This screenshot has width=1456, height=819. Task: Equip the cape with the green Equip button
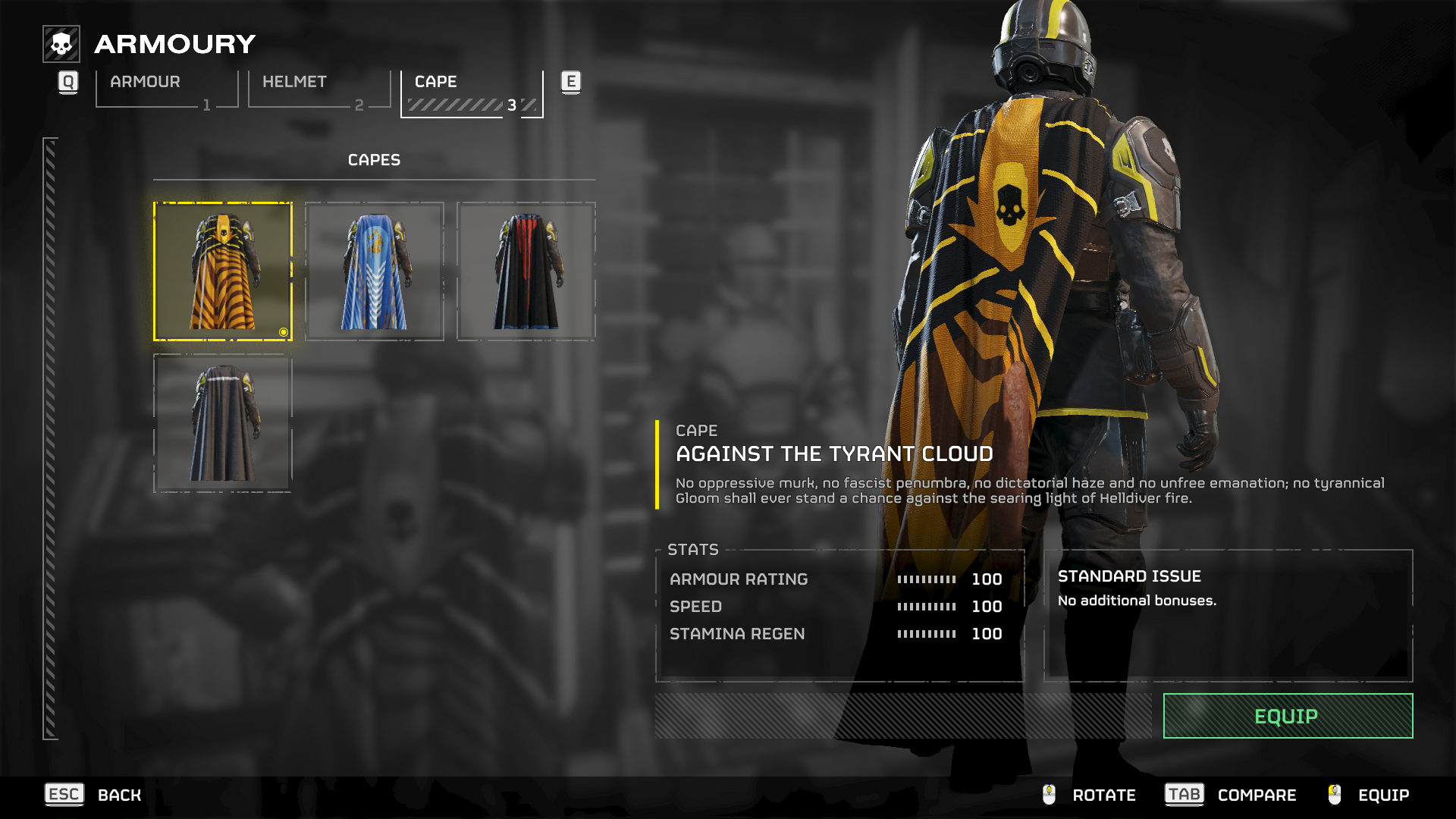1288,716
